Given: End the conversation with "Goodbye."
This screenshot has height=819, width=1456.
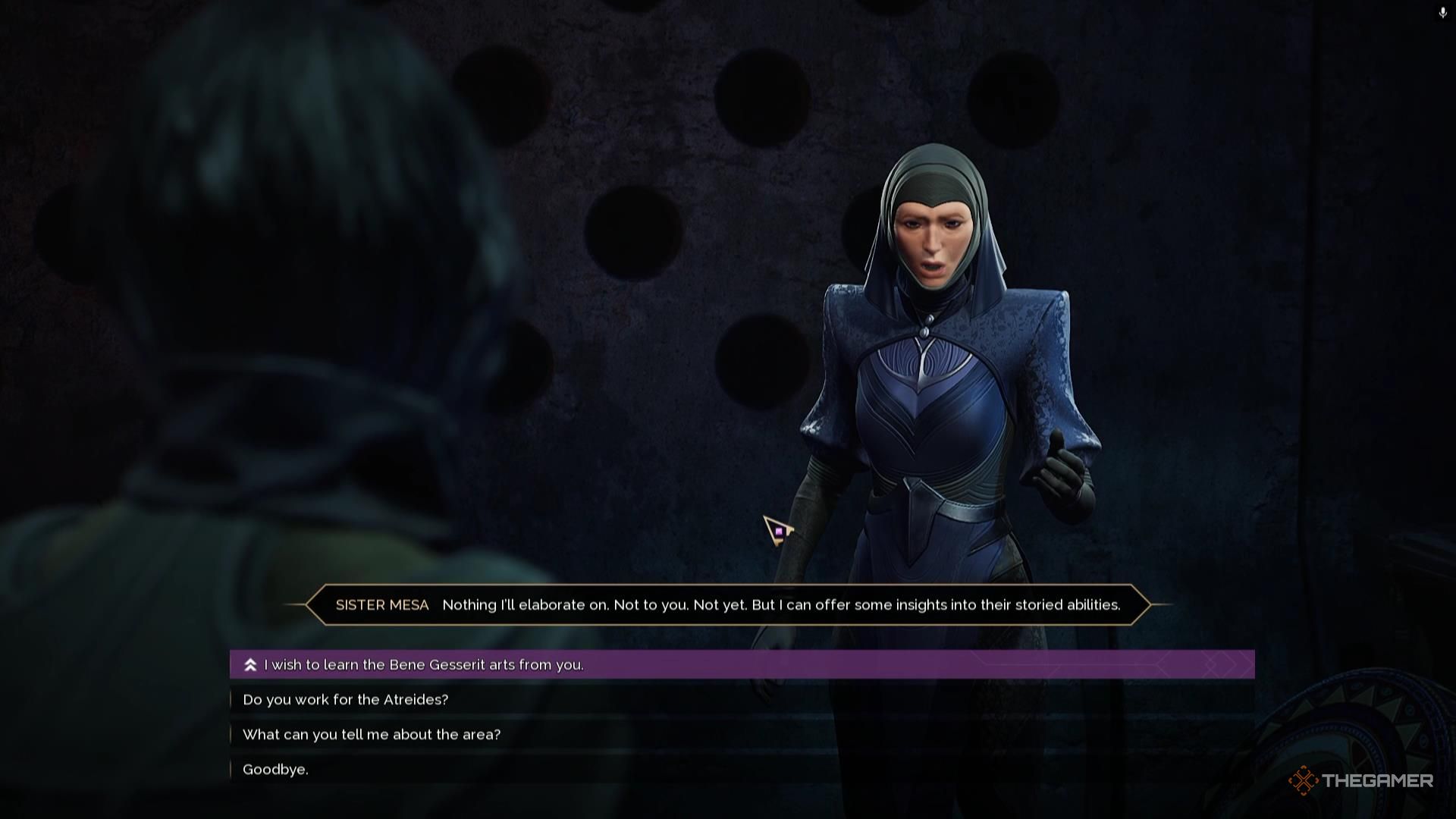Looking at the screenshot, I should coord(275,770).
